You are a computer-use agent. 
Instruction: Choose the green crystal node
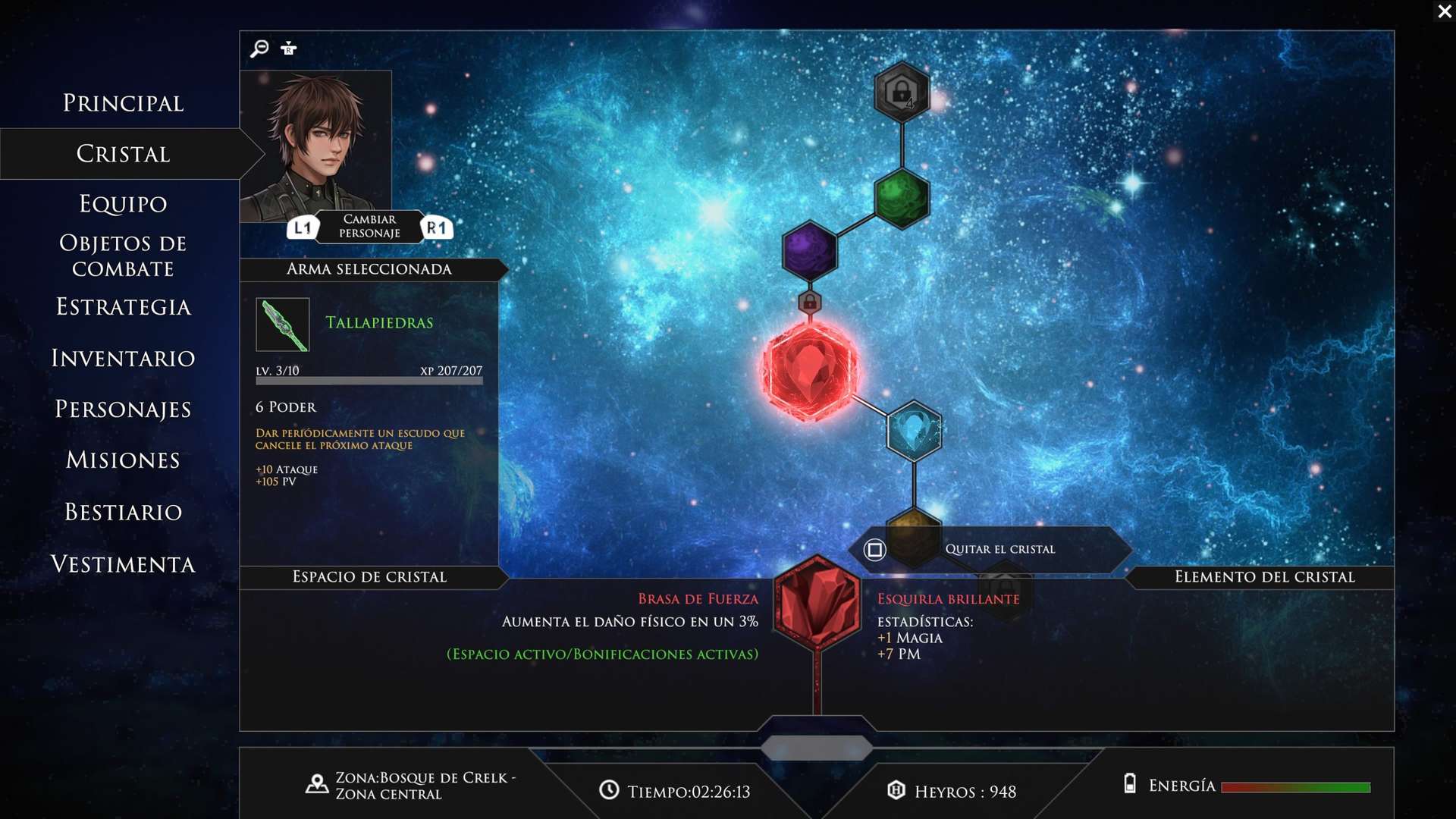(x=902, y=198)
